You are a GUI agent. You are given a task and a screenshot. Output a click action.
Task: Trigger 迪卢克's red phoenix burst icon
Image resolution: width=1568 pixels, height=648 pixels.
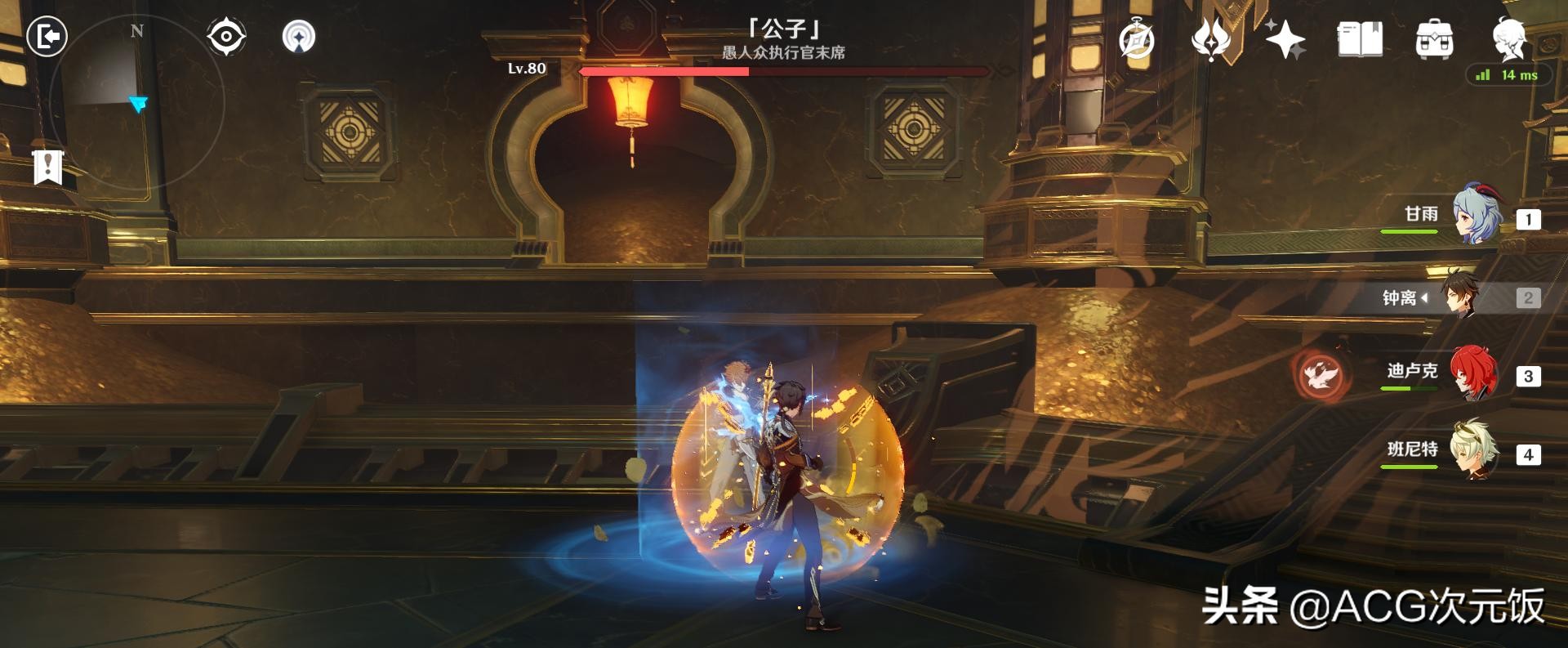1321,375
